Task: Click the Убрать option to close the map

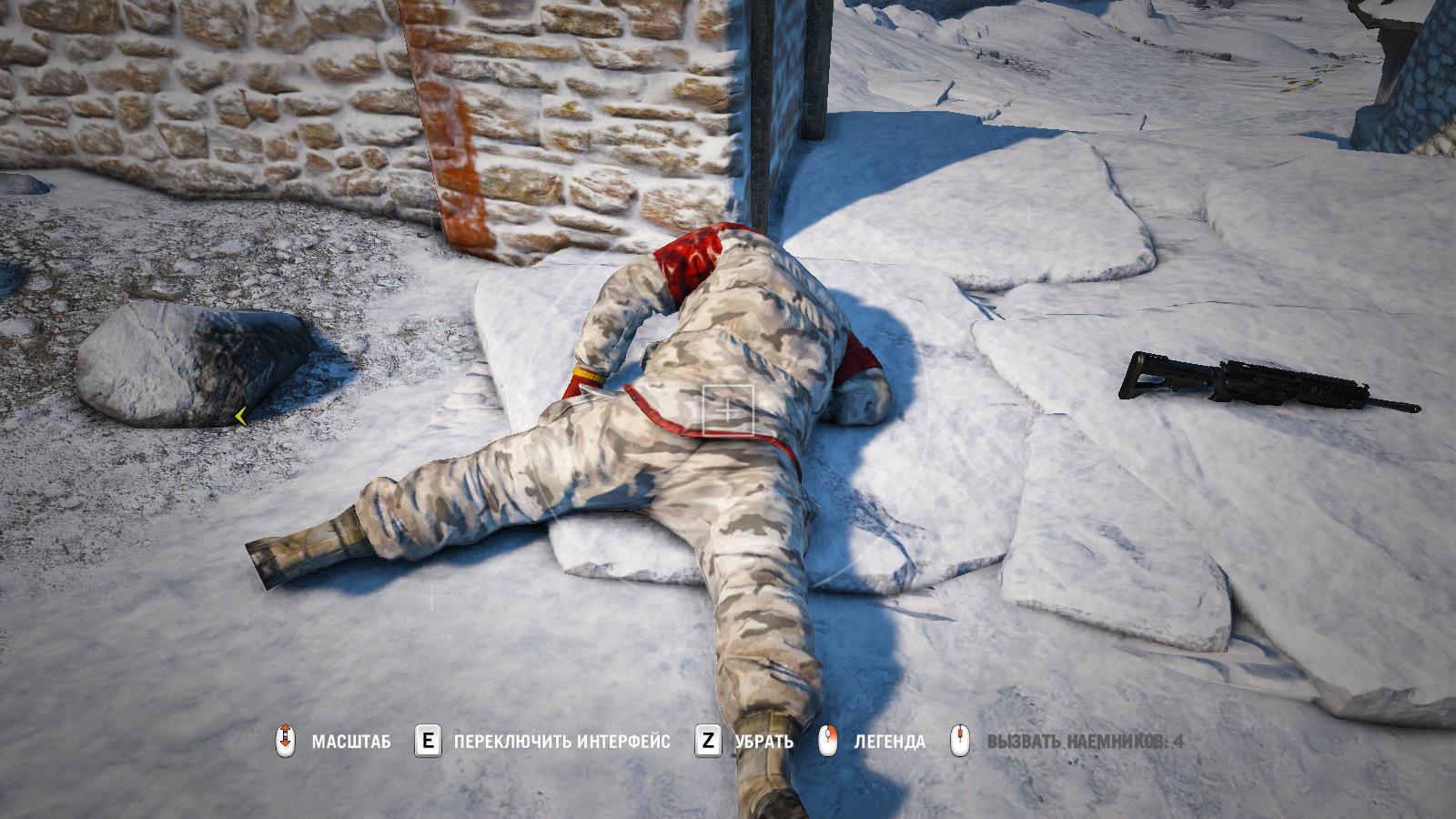Action: coord(763,742)
